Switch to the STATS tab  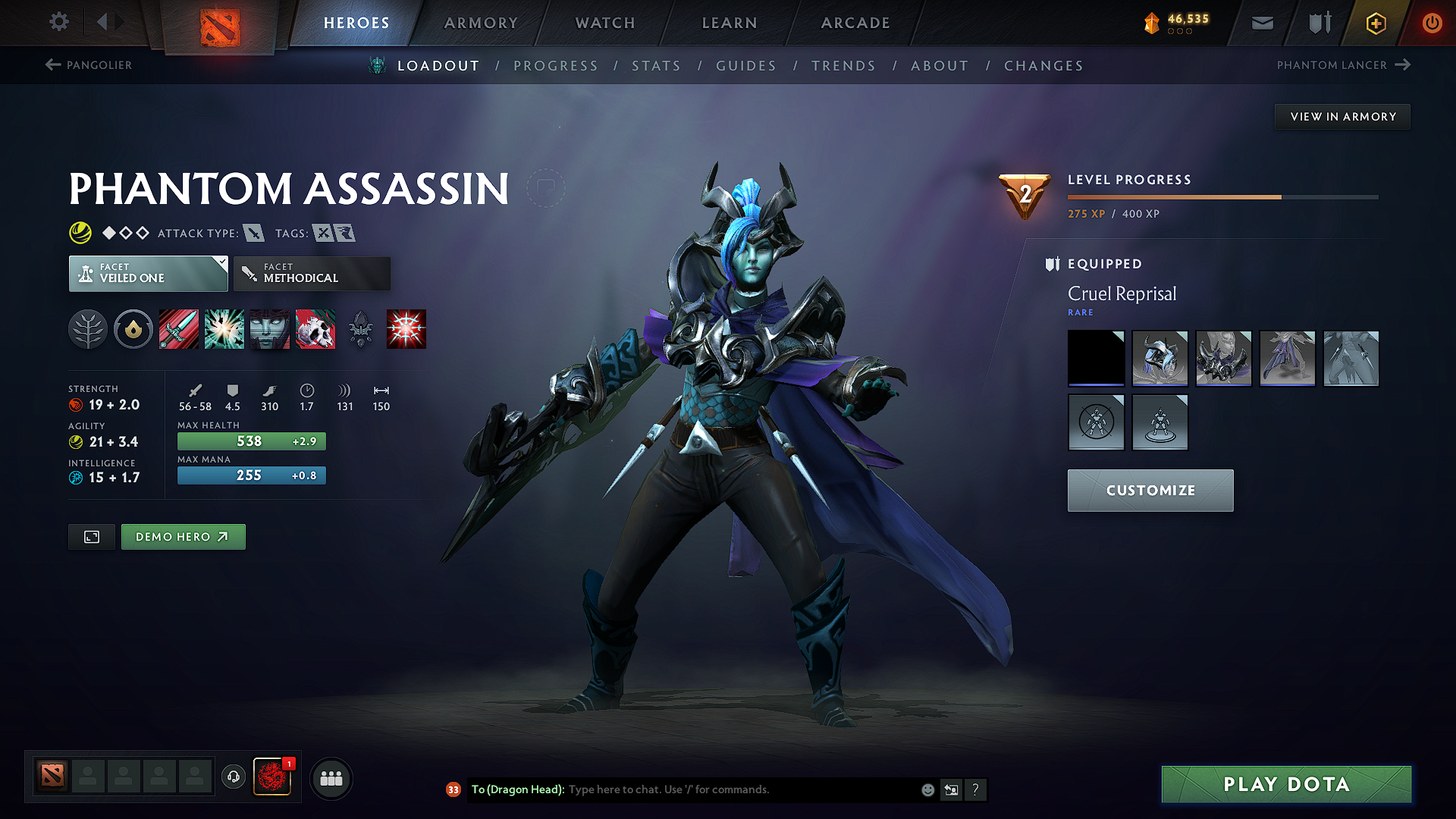pyautogui.click(x=656, y=66)
